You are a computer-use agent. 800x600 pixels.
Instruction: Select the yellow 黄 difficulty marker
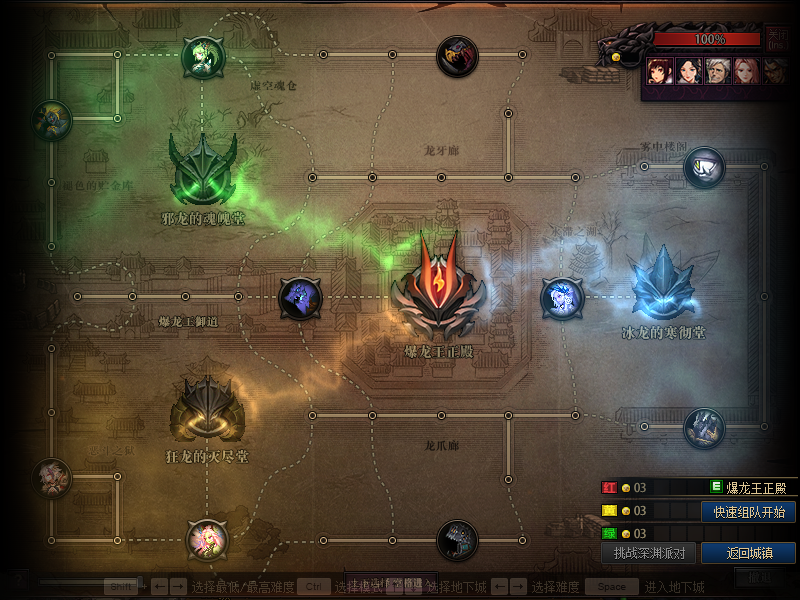pos(608,511)
